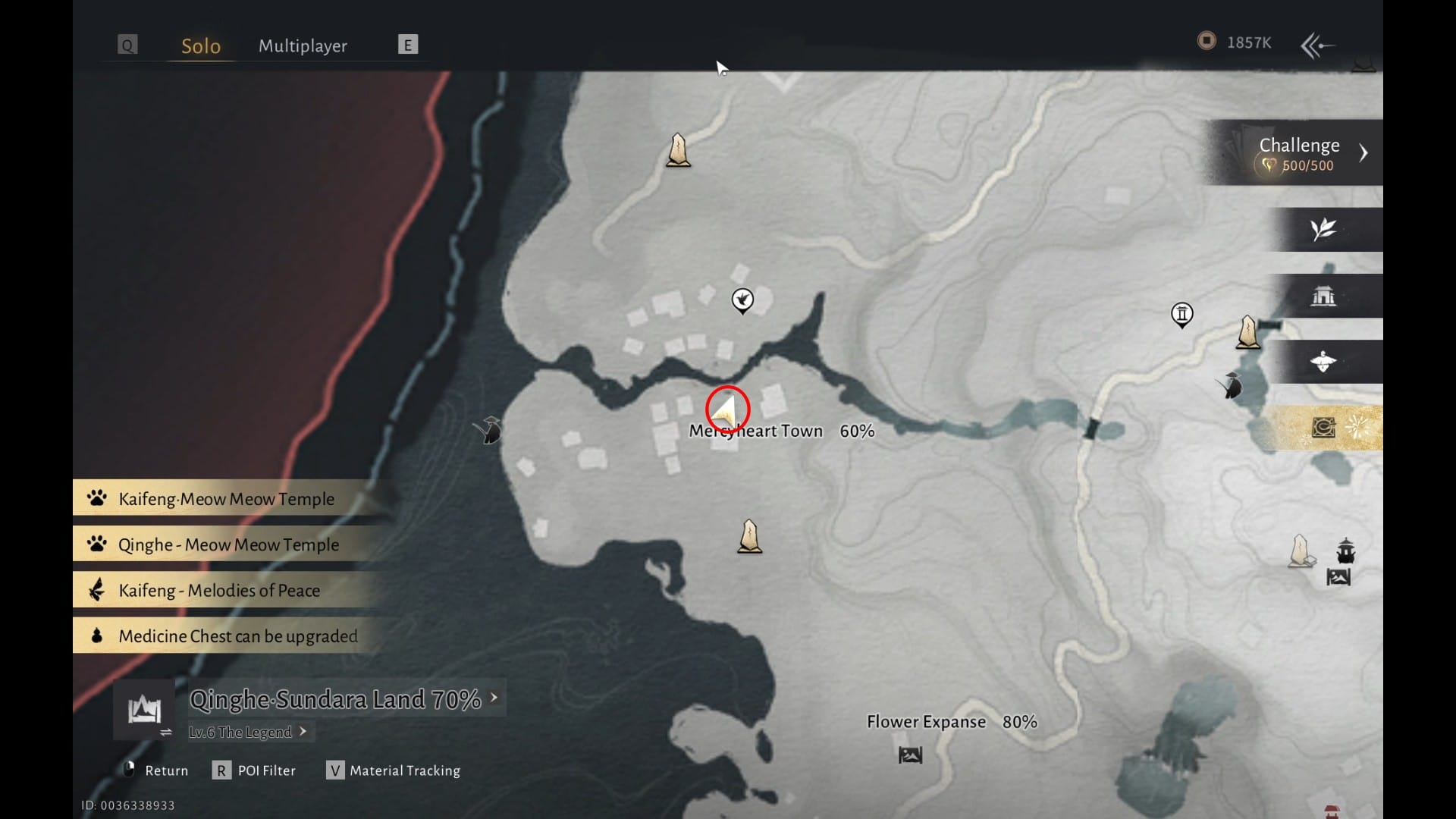Select the Solo tab
Viewport: 1456px width, 819px height.
[x=201, y=45]
